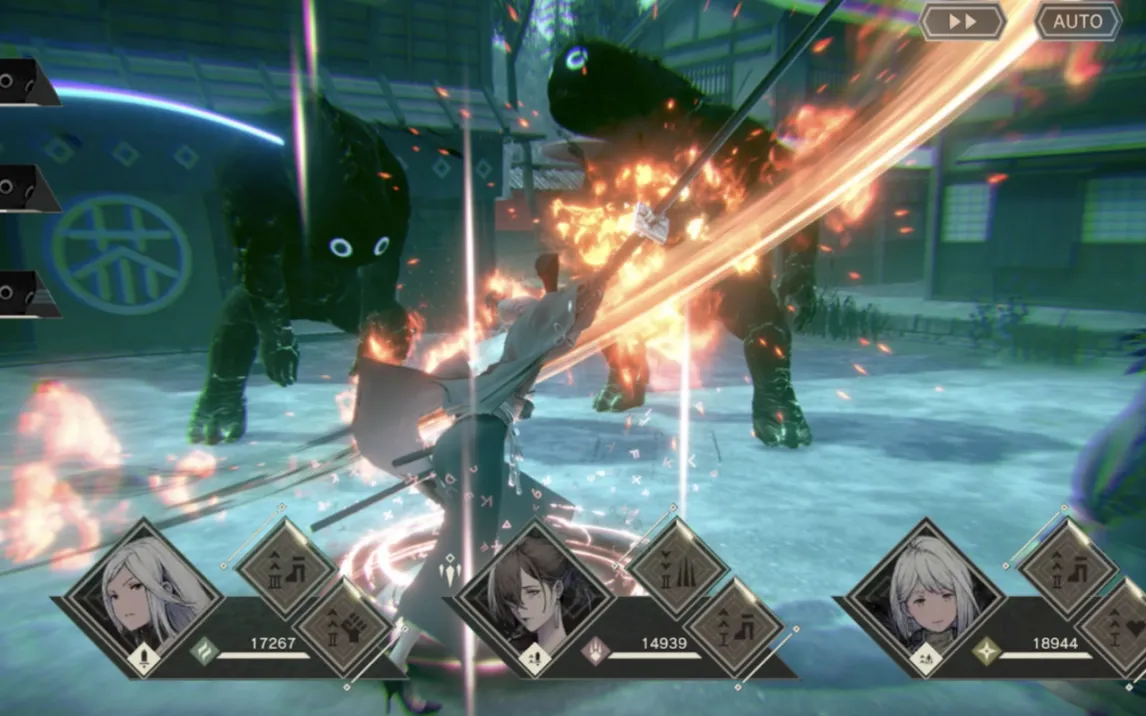Image resolution: width=1146 pixels, height=716 pixels.
Task: Activate the fast-forward speed button
Action: (962, 21)
